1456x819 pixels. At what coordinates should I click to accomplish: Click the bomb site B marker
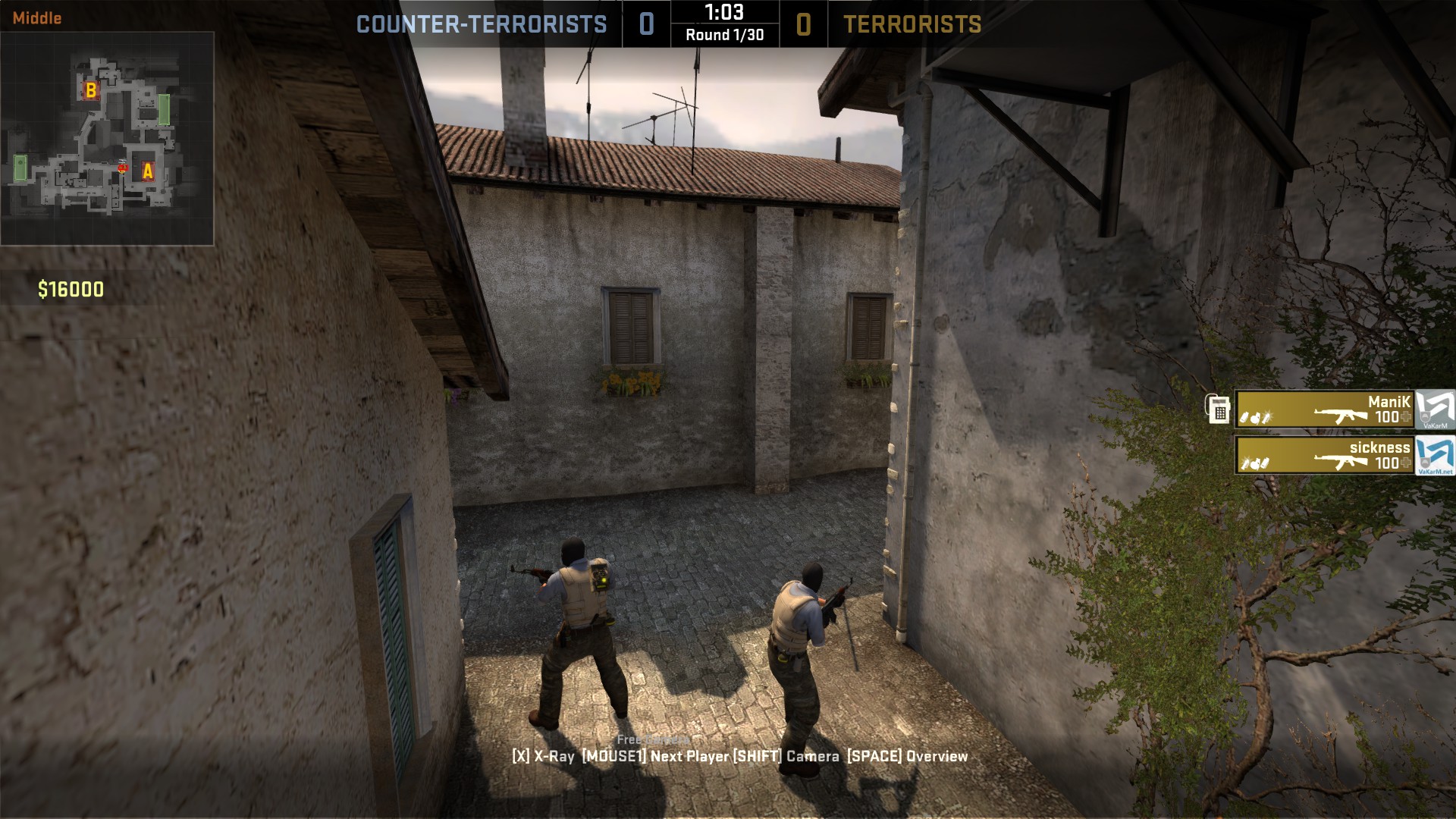click(x=91, y=90)
